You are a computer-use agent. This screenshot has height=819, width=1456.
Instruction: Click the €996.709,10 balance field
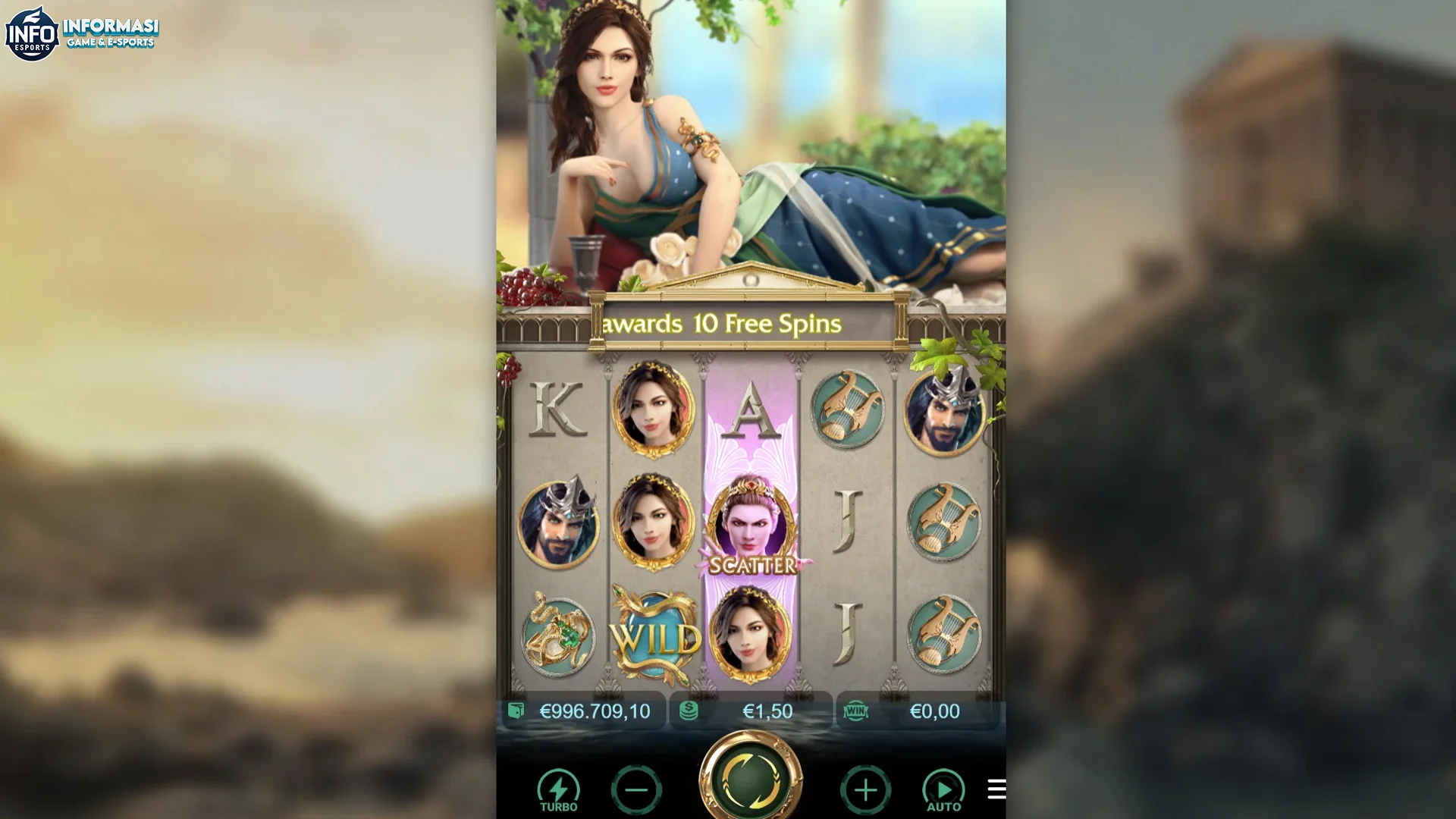pos(594,711)
